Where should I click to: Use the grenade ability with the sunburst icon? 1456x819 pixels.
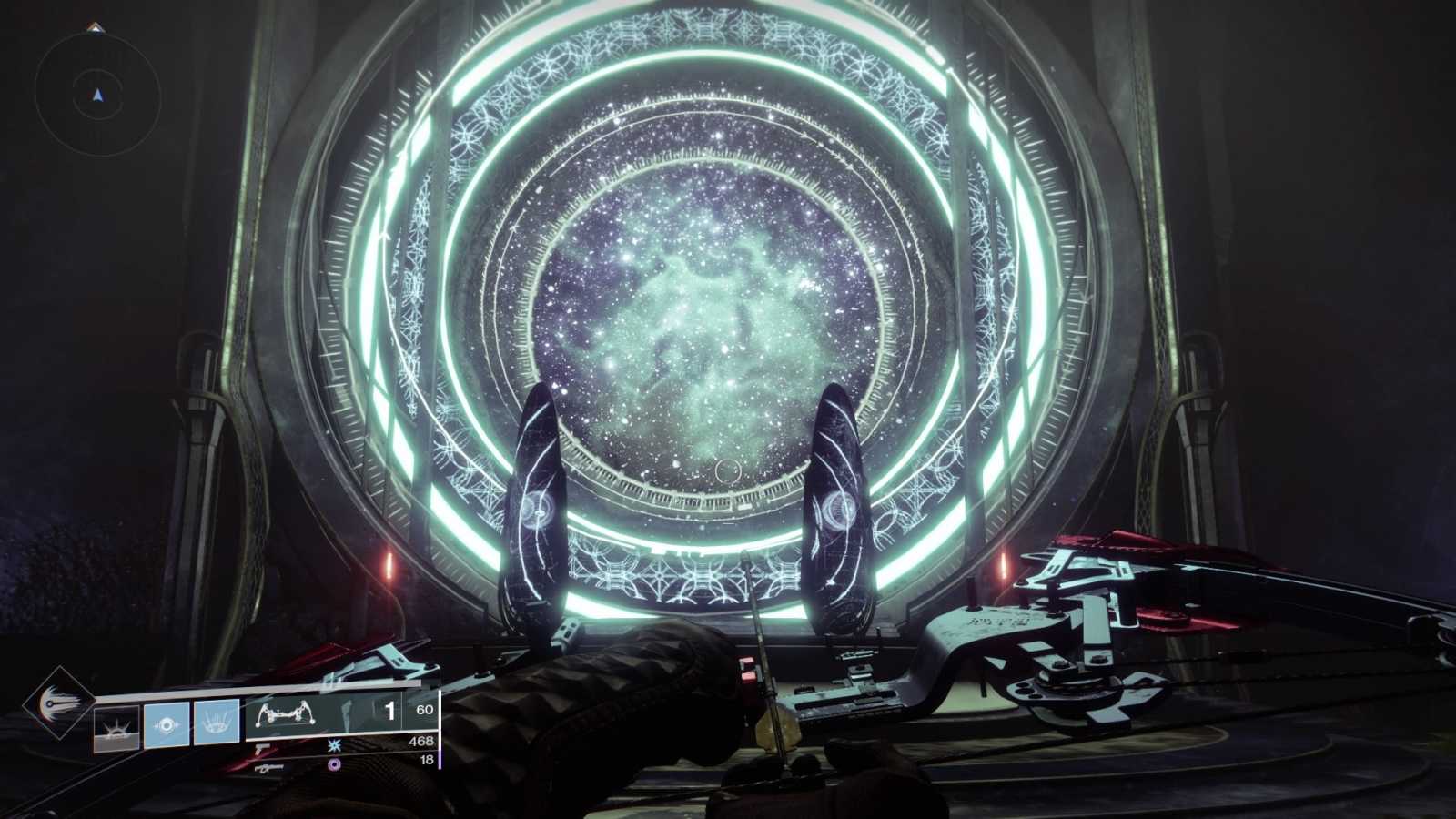pos(117,726)
